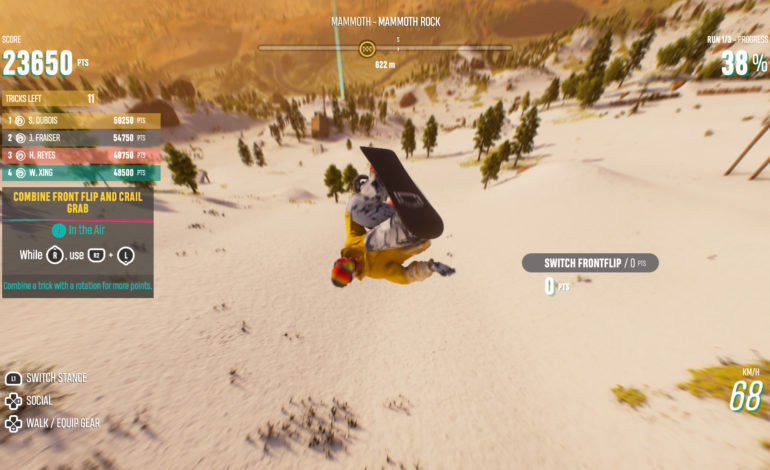770x470 pixels.
Task: Select S. Dubois leaderboard row
Action: click(80, 120)
